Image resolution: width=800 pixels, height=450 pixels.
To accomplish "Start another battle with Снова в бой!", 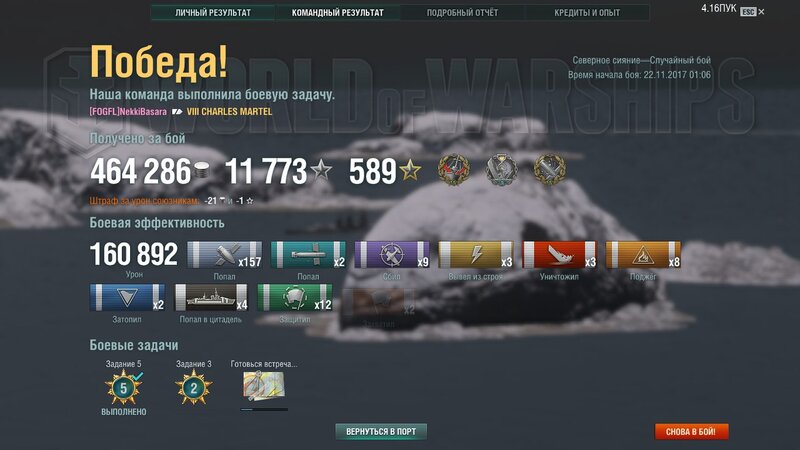I will click(692, 431).
